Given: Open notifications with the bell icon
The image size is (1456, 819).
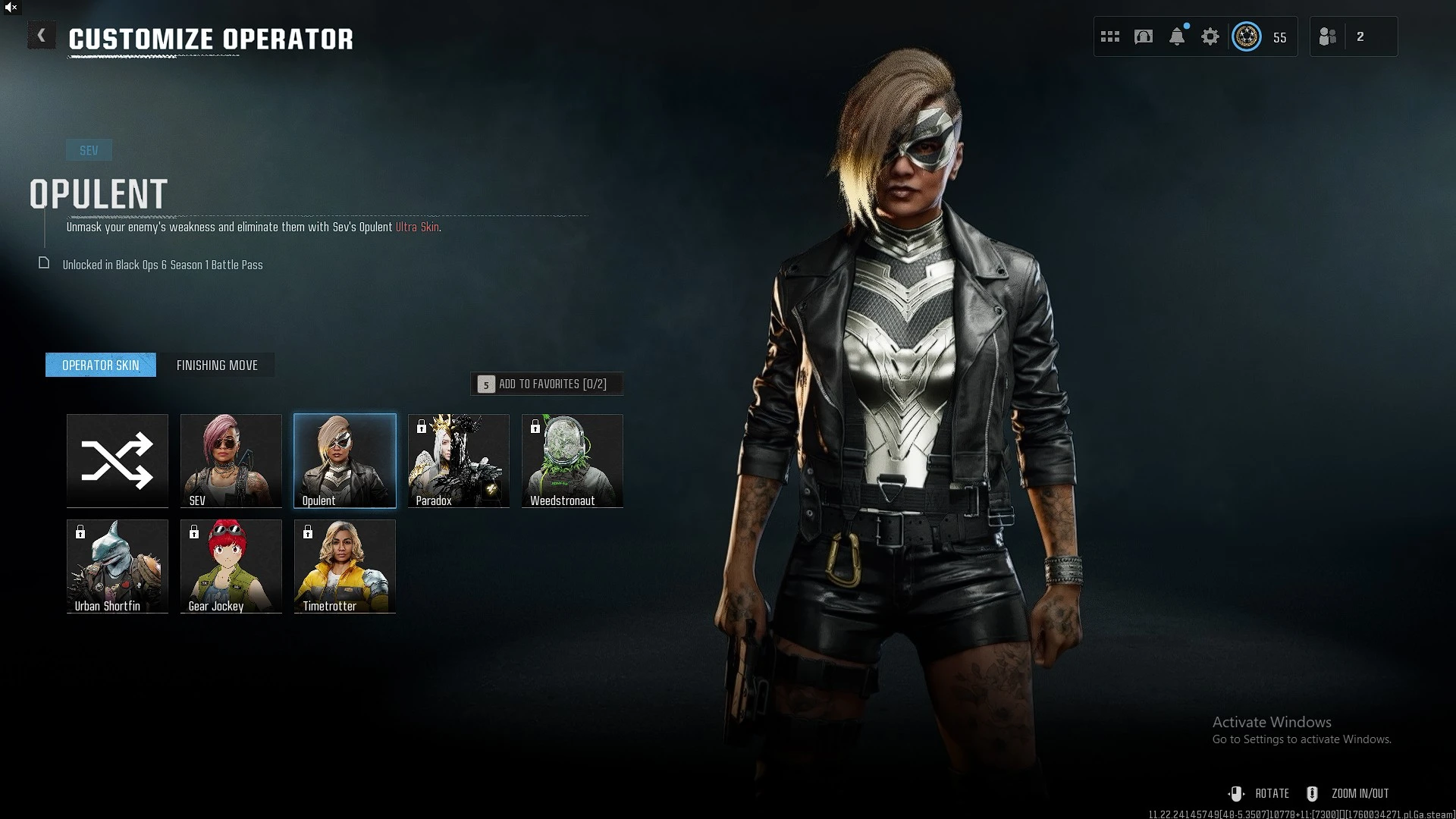Looking at the screenshot, I should [x=1177, y=36].
